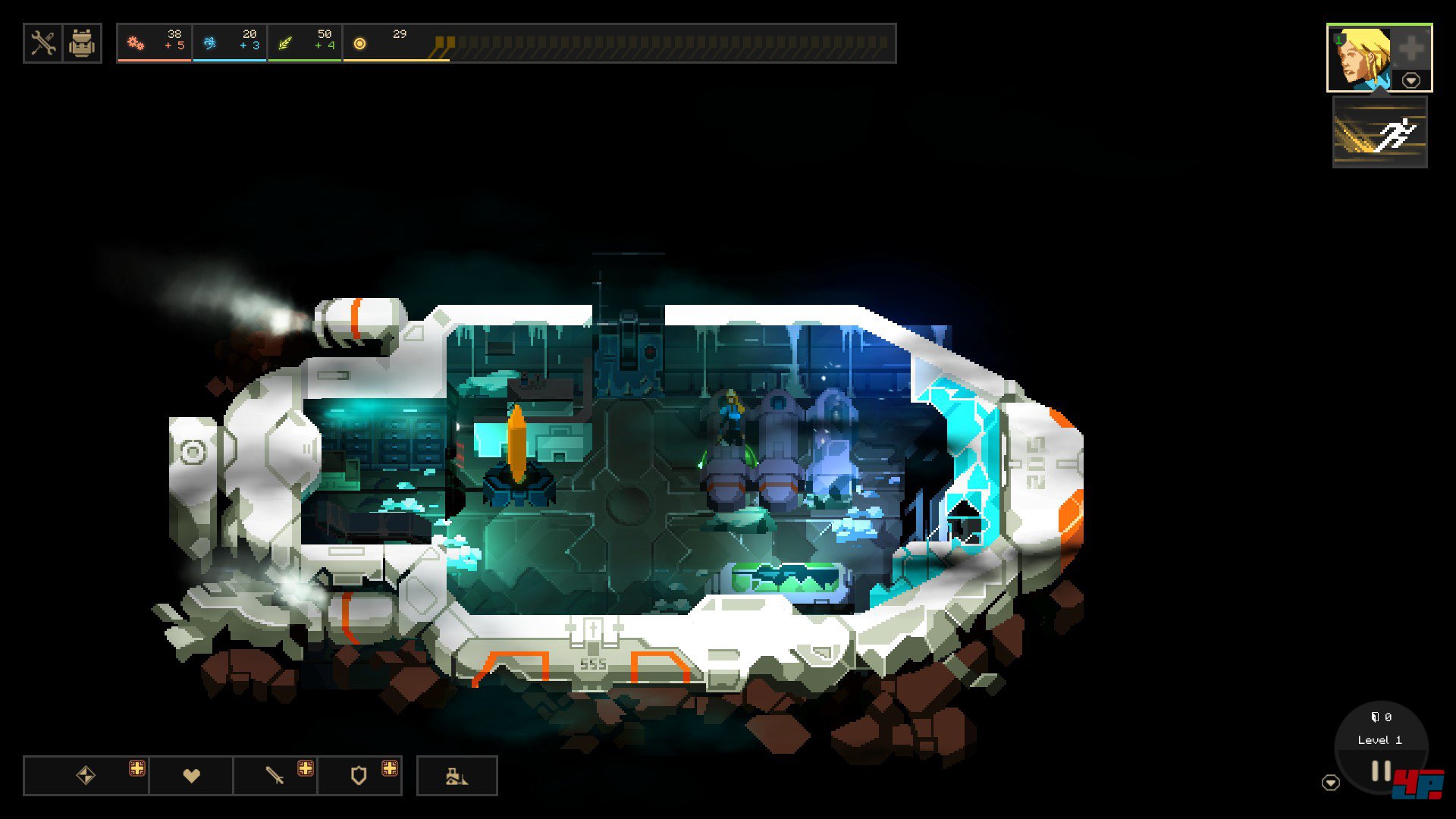
Task: Choose the shield defensive module category
Action: (x=359, y=775)
